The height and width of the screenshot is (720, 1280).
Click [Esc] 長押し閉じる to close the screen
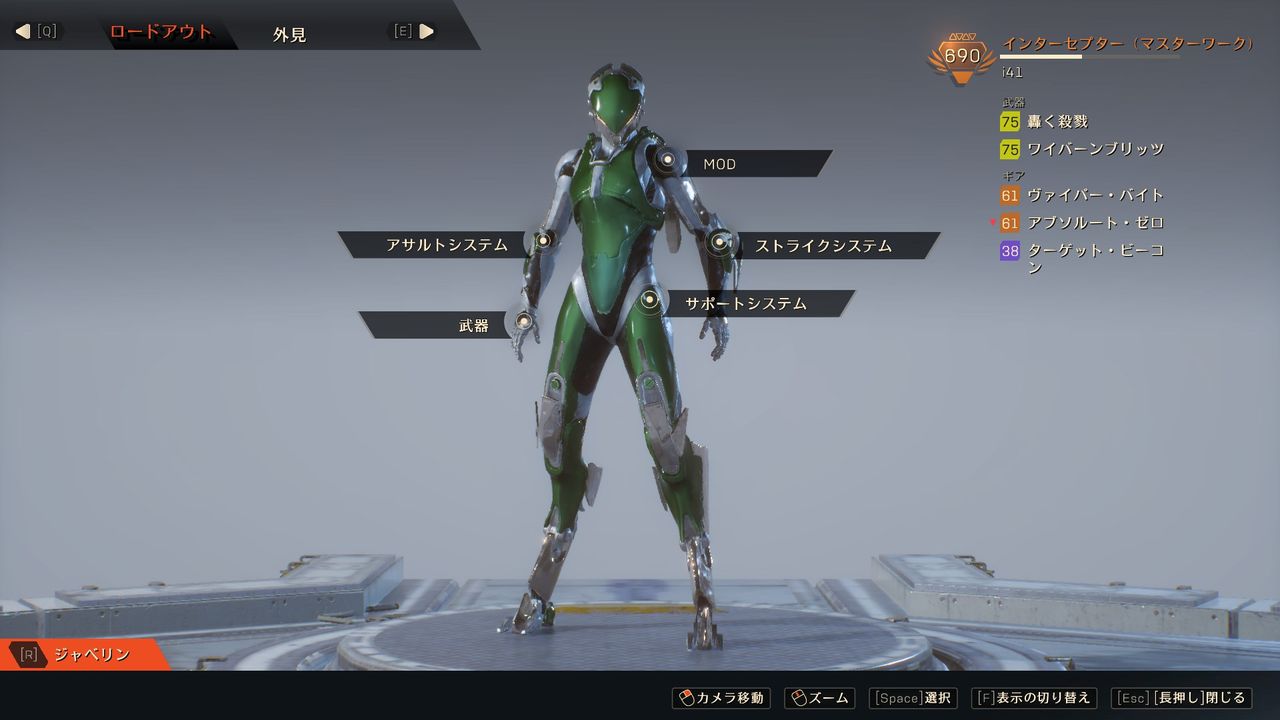(x=1181, y=698)
